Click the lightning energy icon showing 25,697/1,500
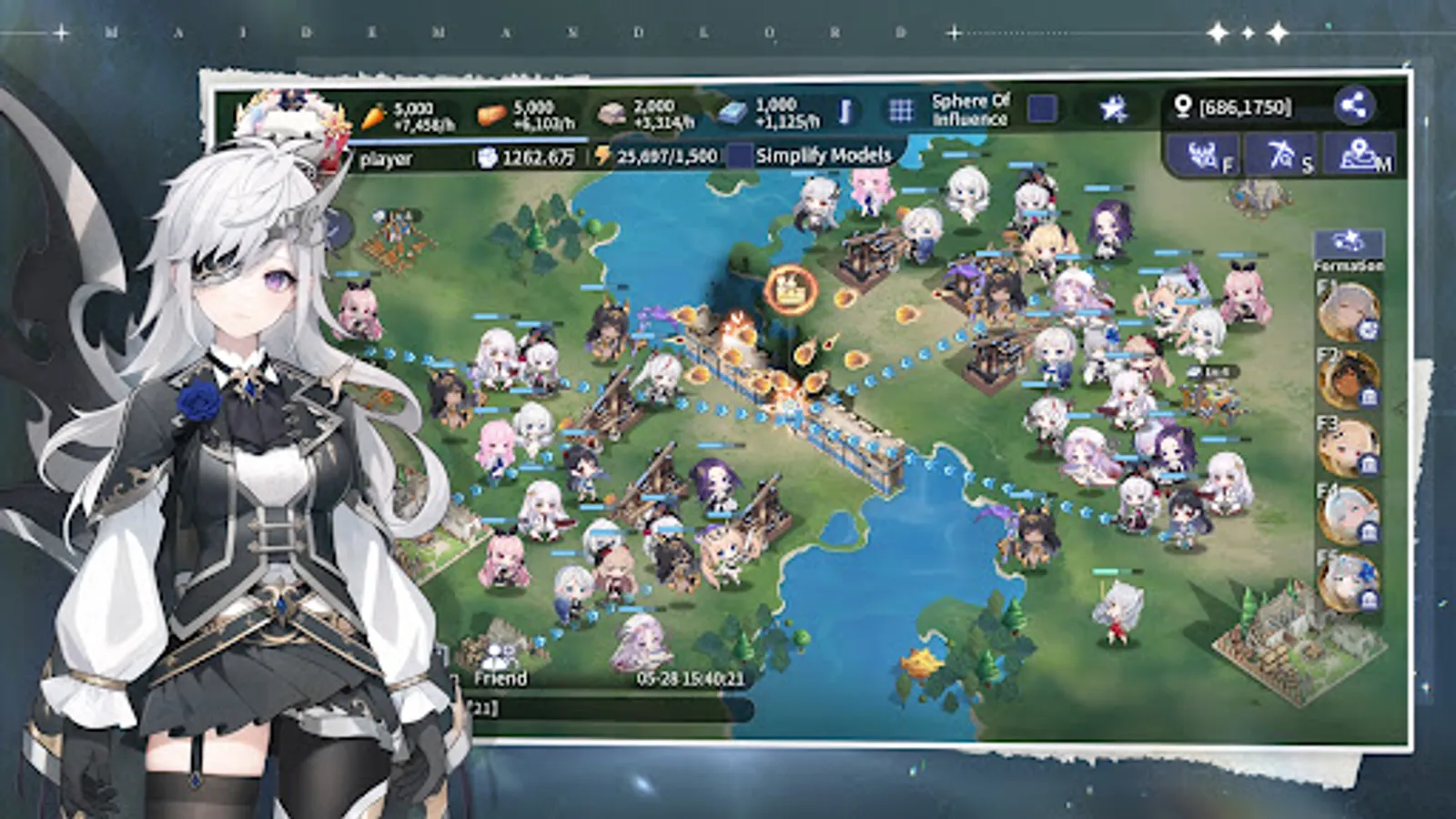Image resolution: width=1456 pixels, height=819 pixels. pyautogui.click(x=601, y=156)
